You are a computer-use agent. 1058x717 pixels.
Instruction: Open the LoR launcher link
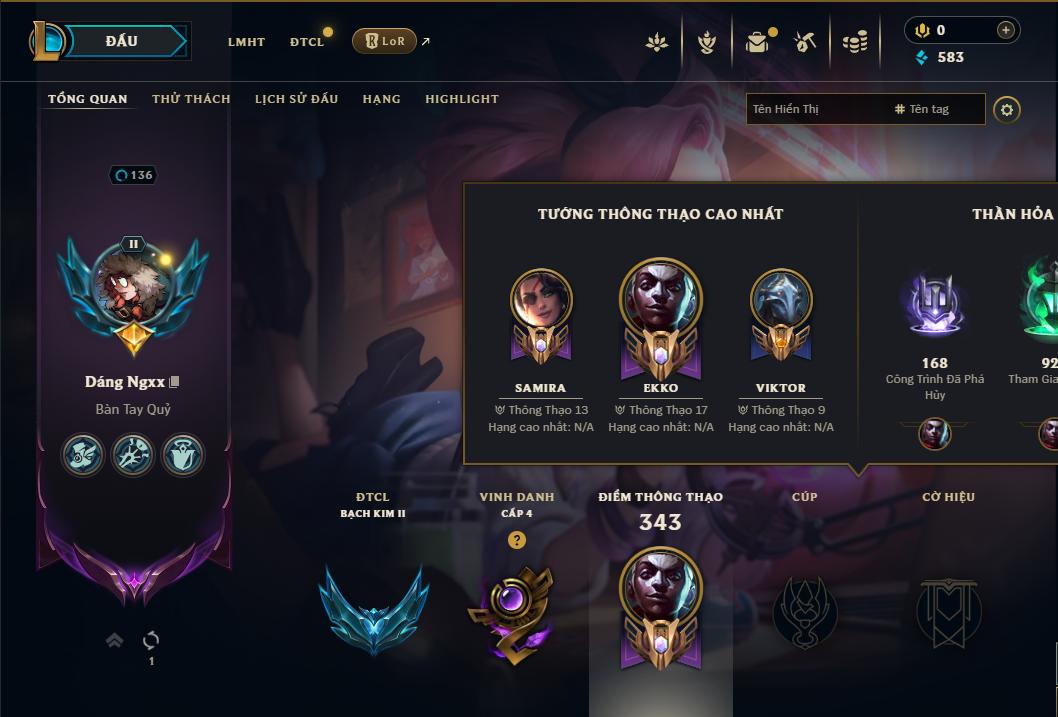coord(384,41)
